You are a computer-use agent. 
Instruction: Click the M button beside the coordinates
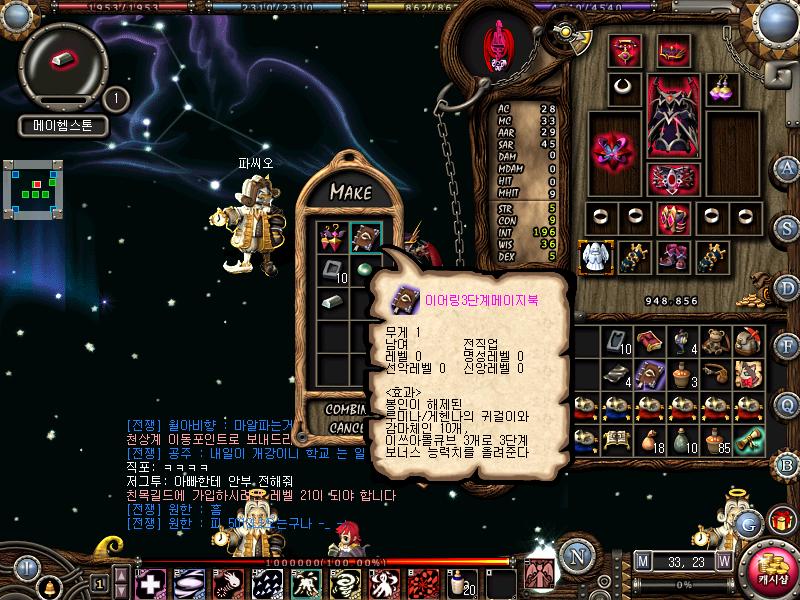coord(642,562)
